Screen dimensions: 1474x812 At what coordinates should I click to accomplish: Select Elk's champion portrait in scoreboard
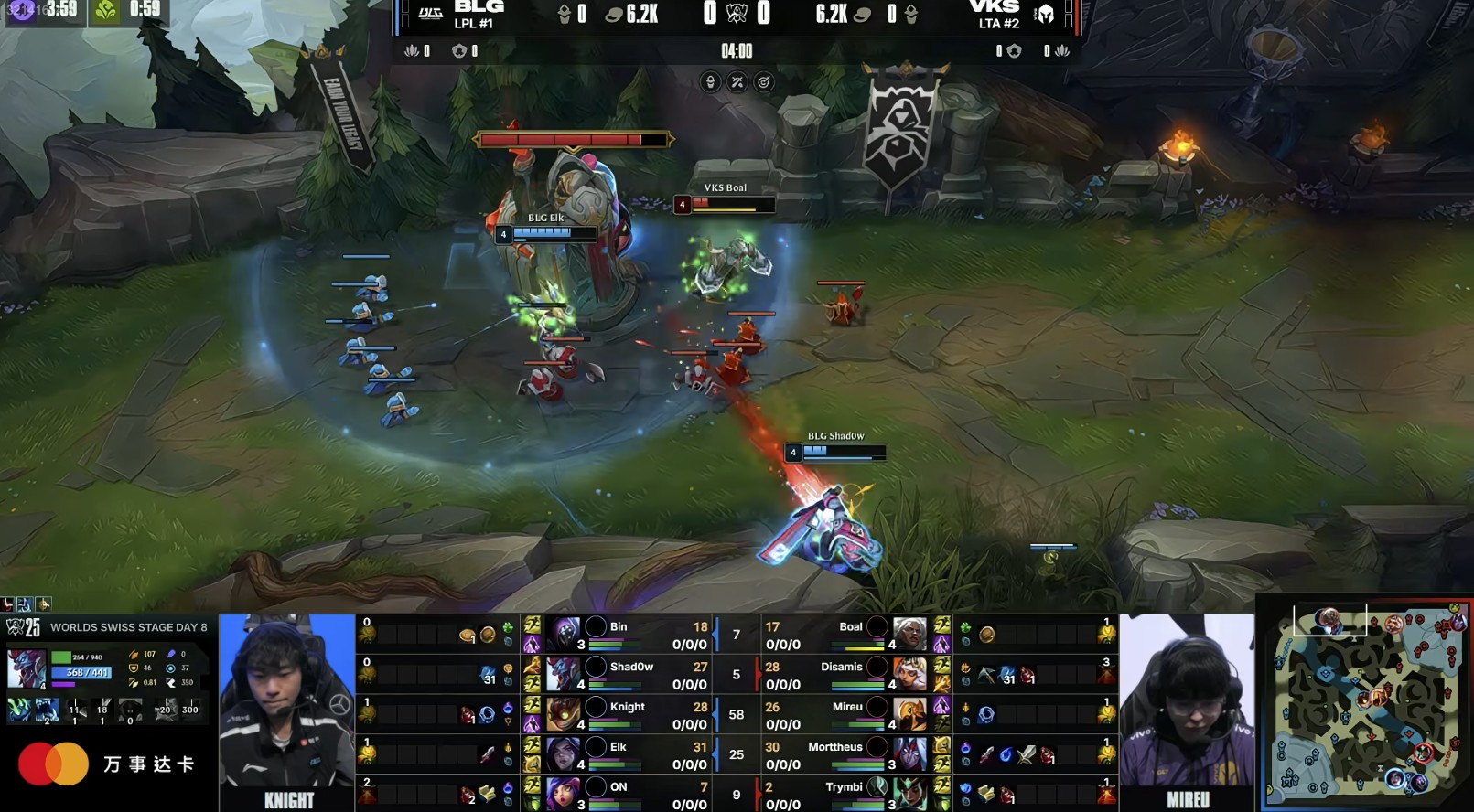pos(563,753)
